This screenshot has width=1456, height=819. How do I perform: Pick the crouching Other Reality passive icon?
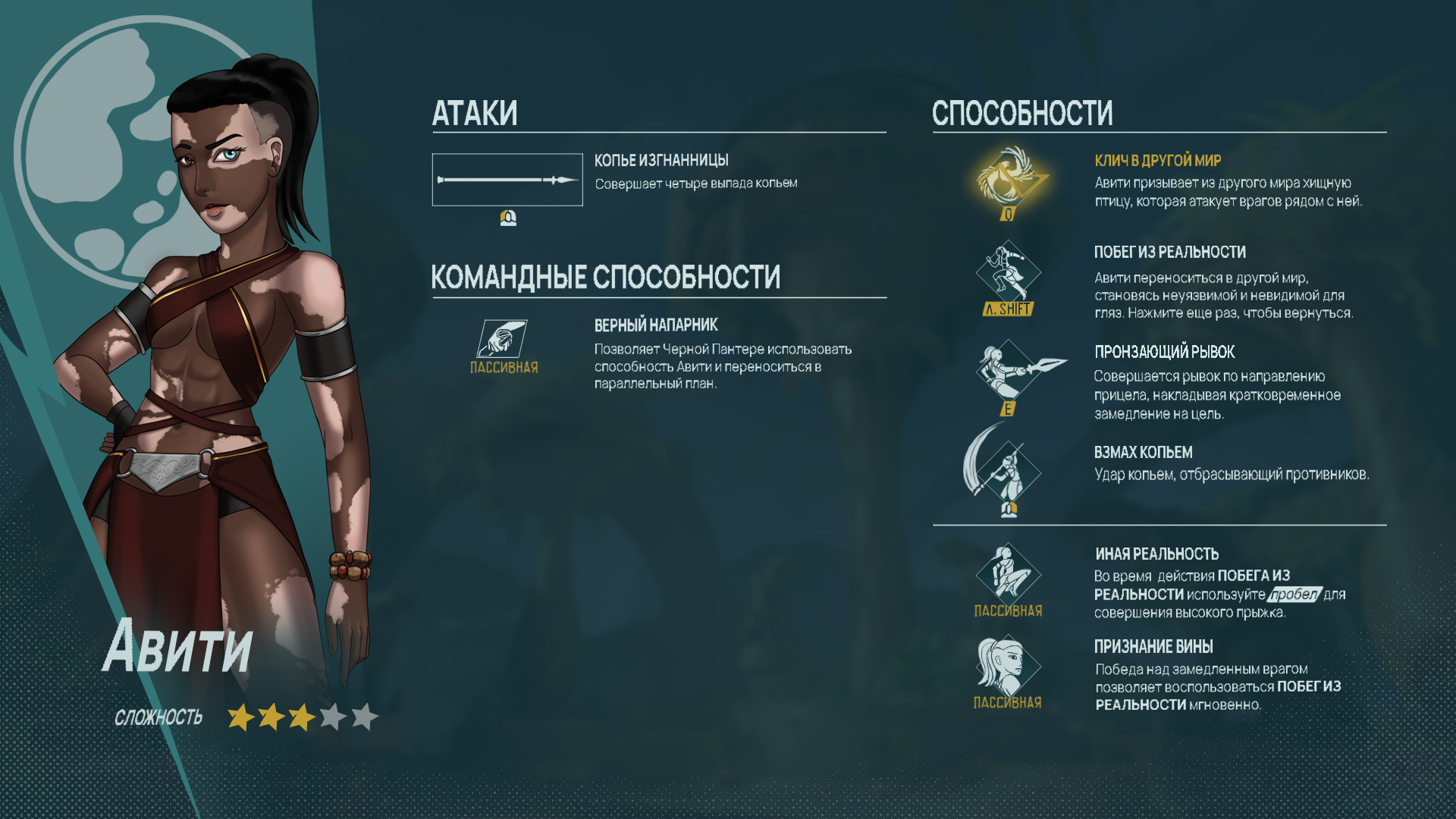click(x=1008, y=573)
